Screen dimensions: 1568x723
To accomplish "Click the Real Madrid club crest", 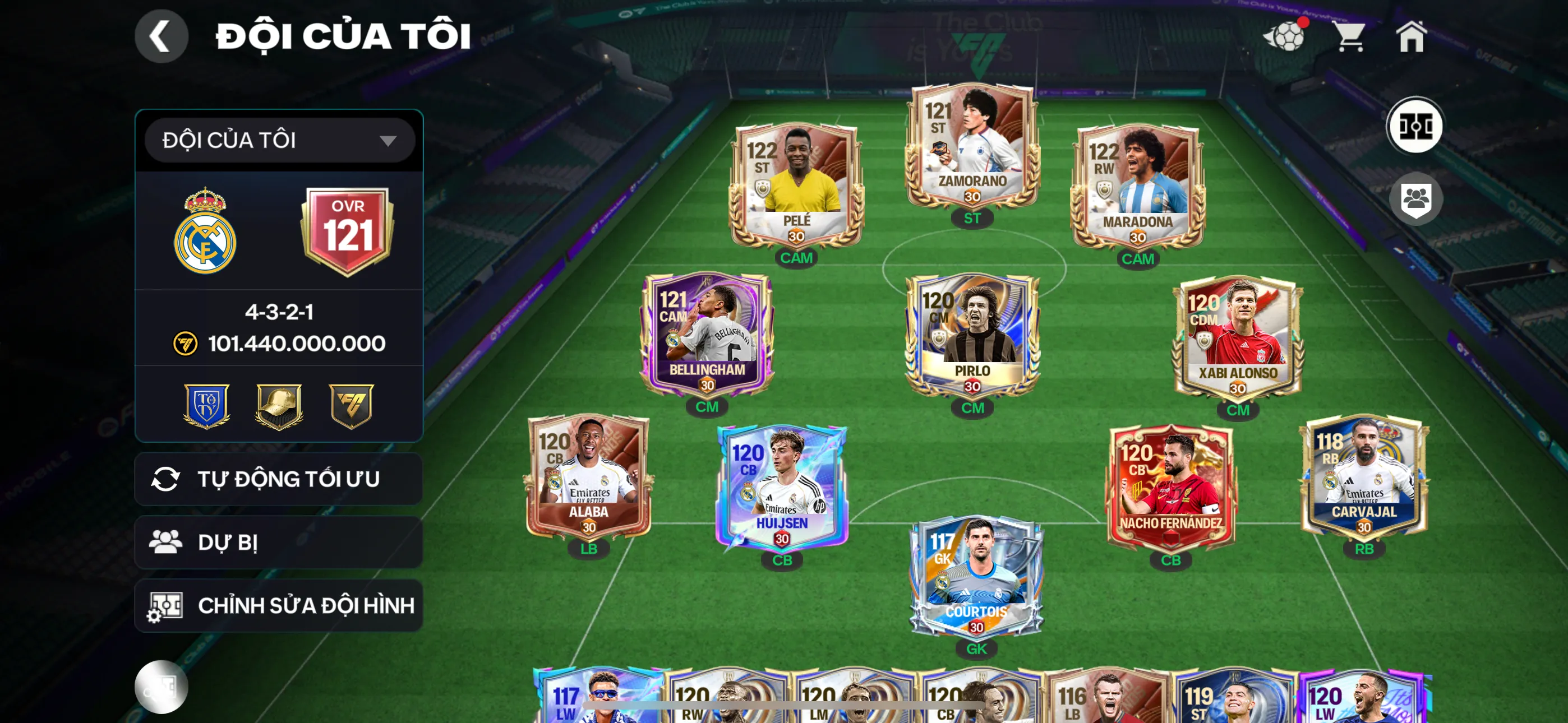I will 205,231.
